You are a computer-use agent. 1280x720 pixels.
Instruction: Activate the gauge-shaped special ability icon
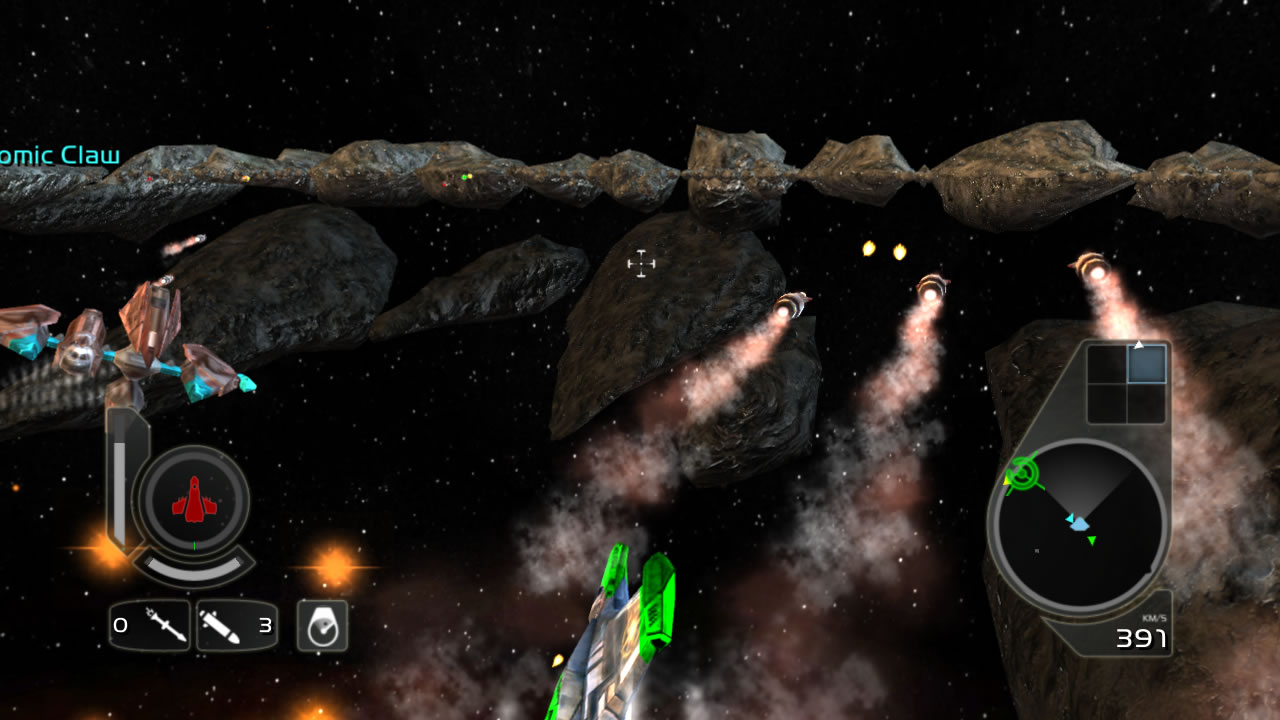[x=322, y=626]
